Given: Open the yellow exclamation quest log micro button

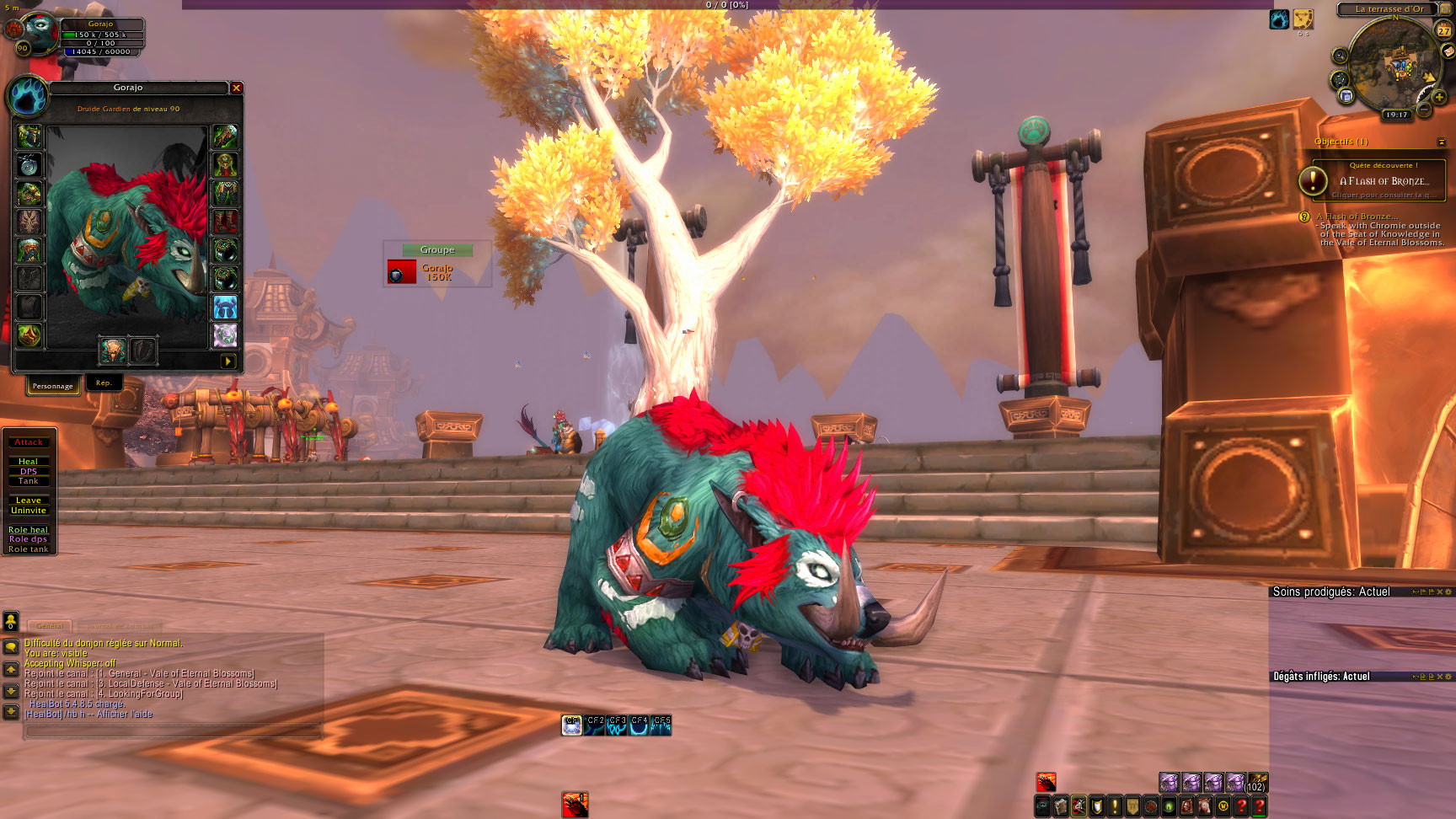Looking at the screenshot, I should point(1115,806).
